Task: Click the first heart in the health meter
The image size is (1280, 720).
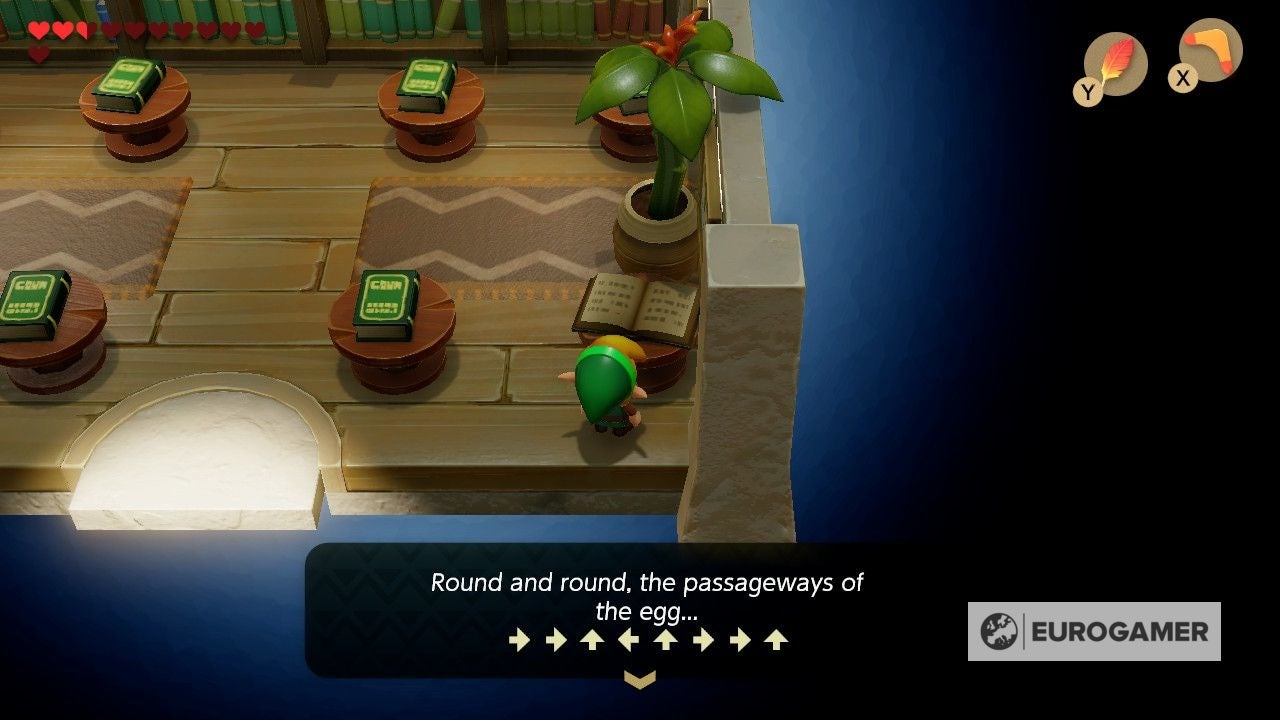Action: pos(38,29)
